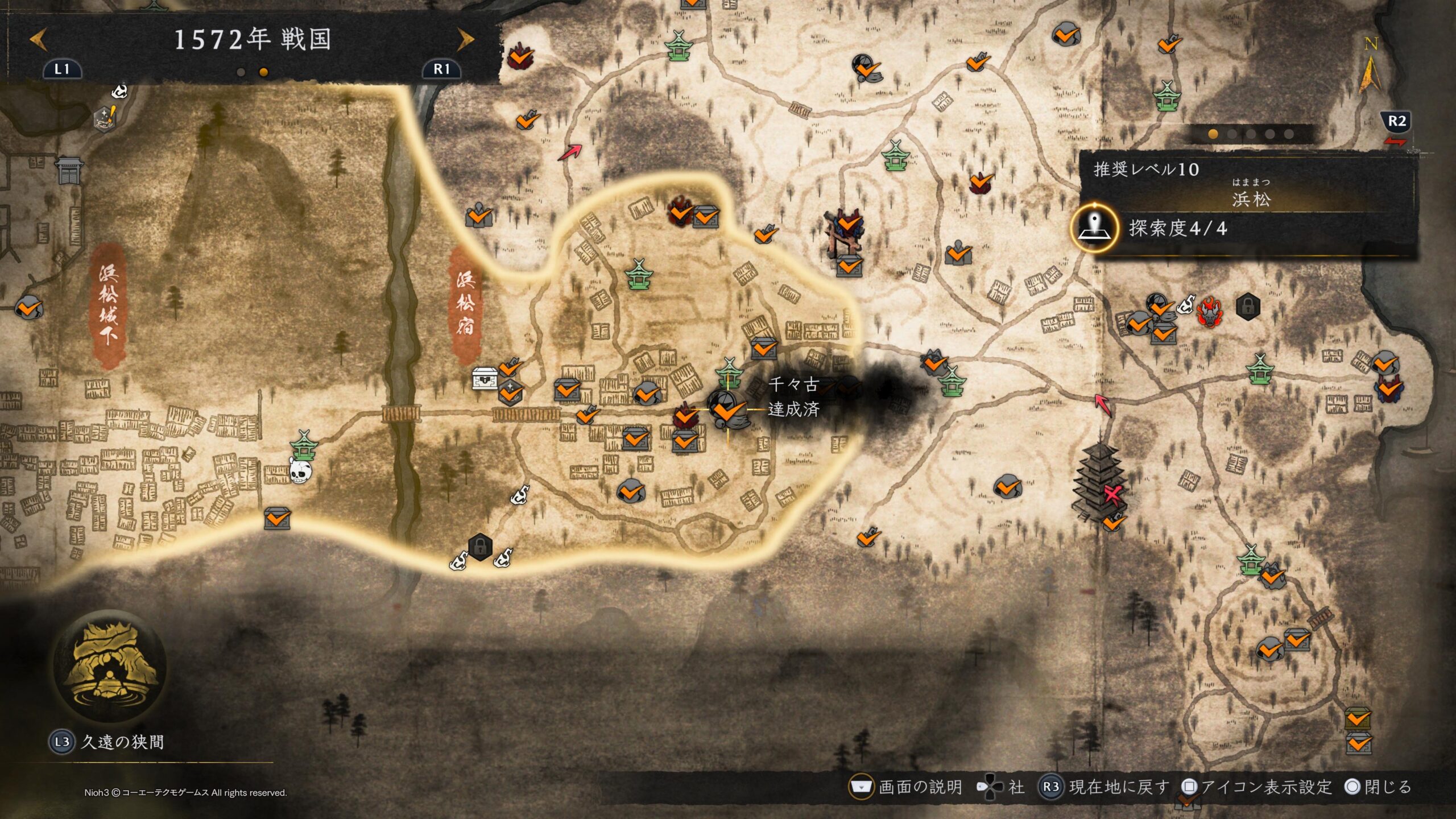Select the pagoda tower marker with red X
The image size is (1456, 819).
point(1099,482)
